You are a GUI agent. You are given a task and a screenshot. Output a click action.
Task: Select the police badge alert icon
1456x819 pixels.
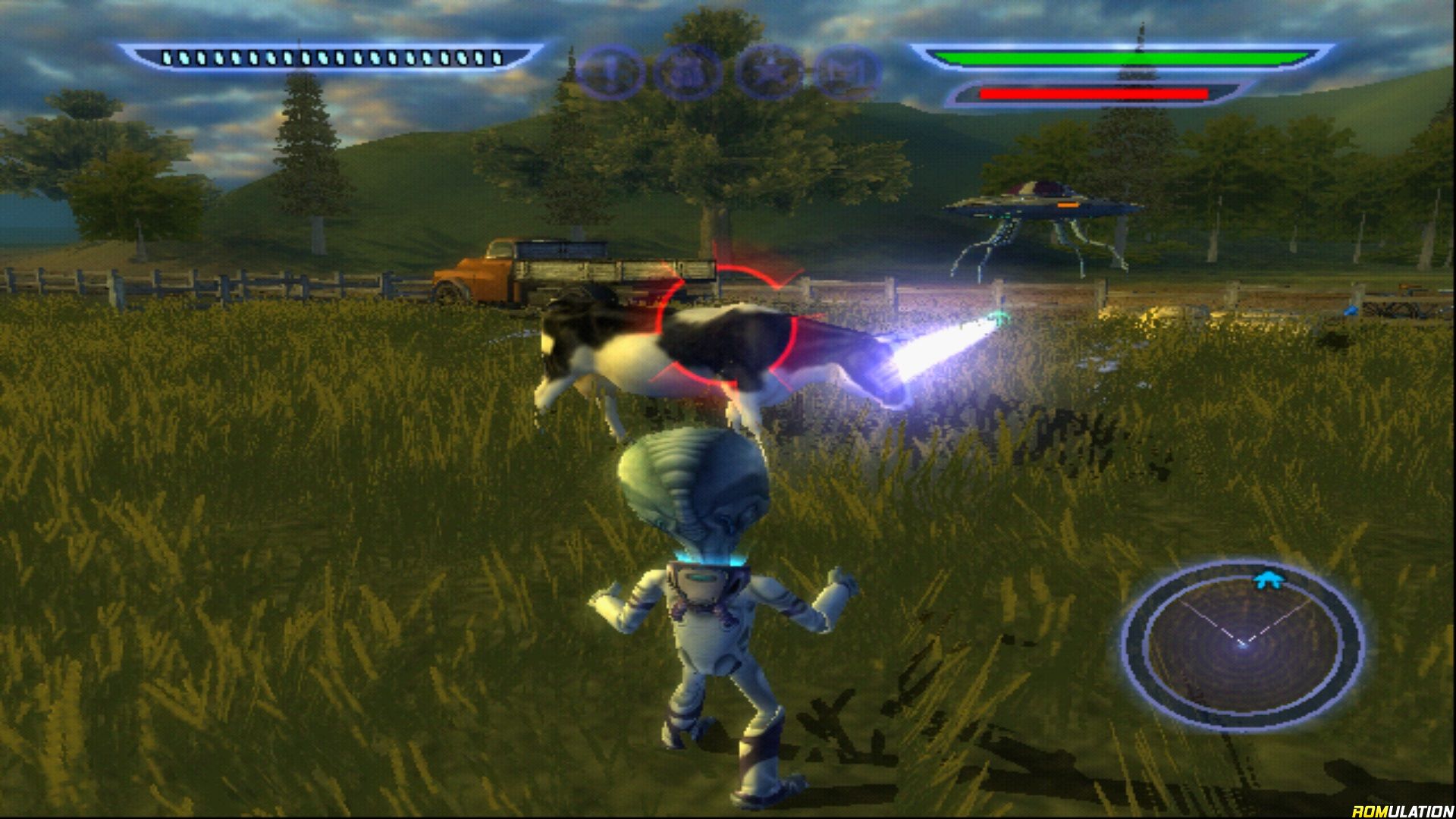coord(688,72)
